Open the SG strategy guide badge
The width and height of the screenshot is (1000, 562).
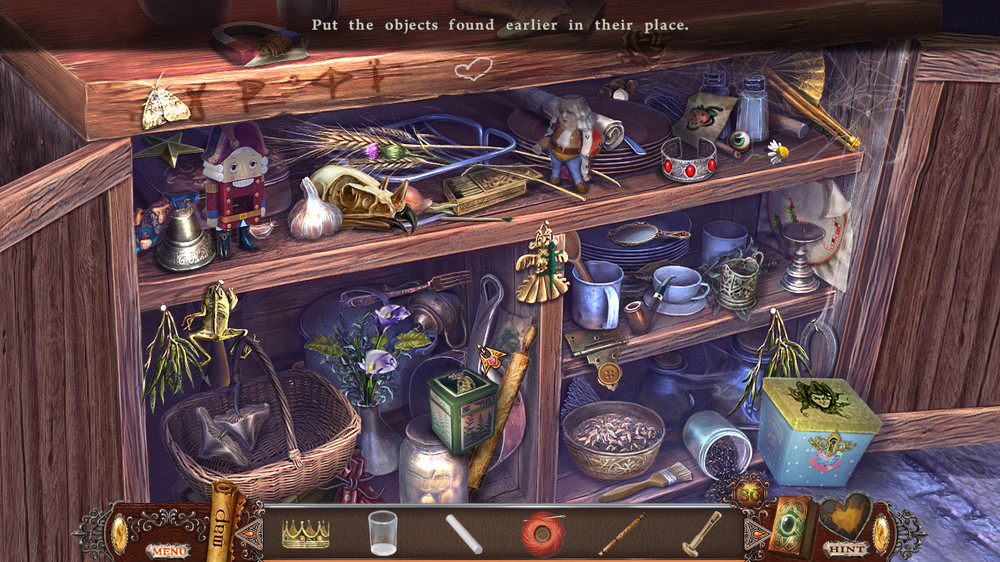pos(748,493)
